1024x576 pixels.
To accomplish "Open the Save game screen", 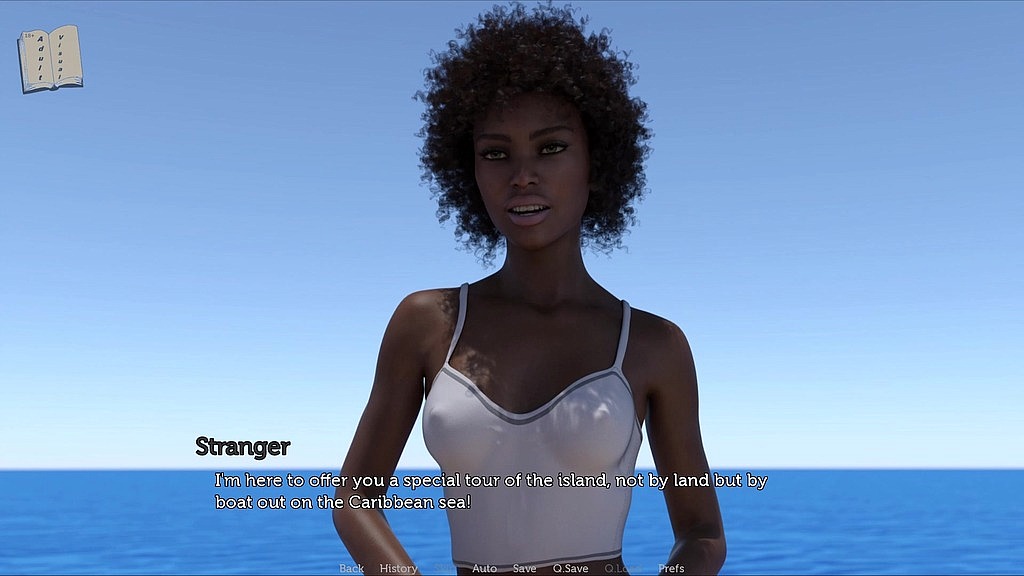I will coord(524,568).
